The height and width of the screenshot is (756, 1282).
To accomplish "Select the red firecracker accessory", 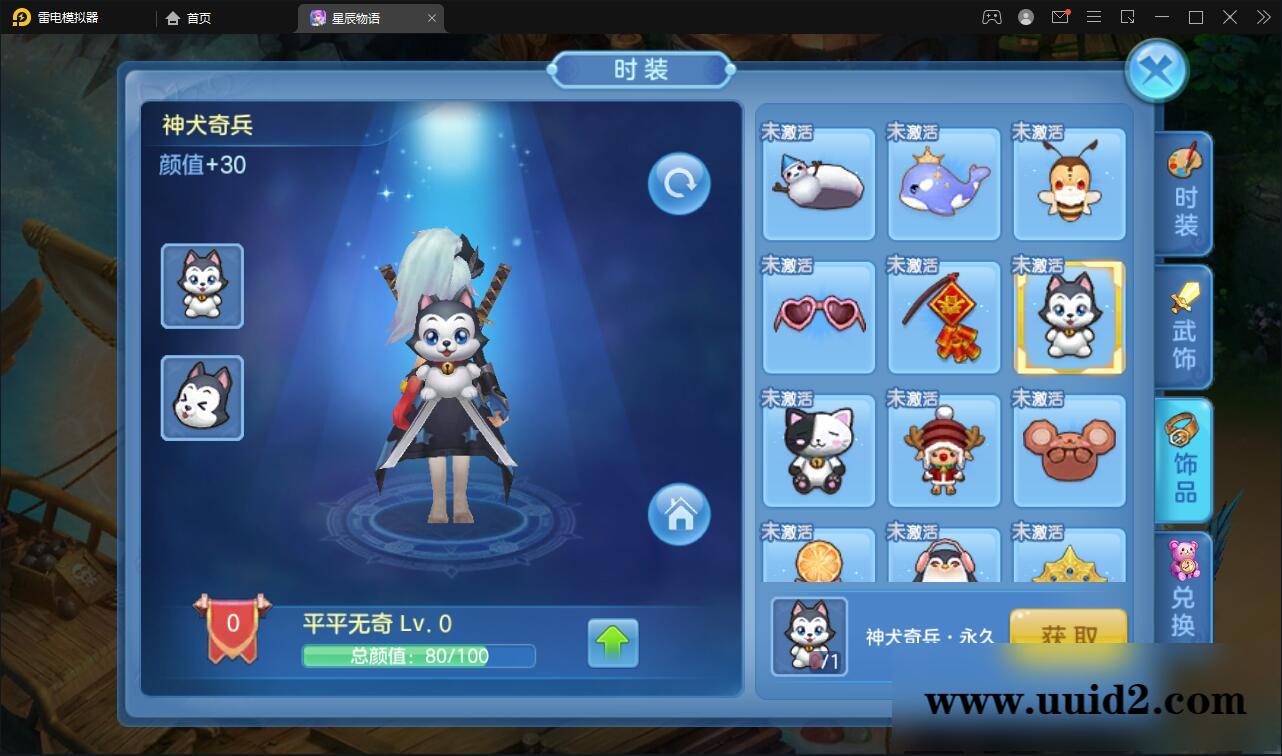I will click(943, 317).
